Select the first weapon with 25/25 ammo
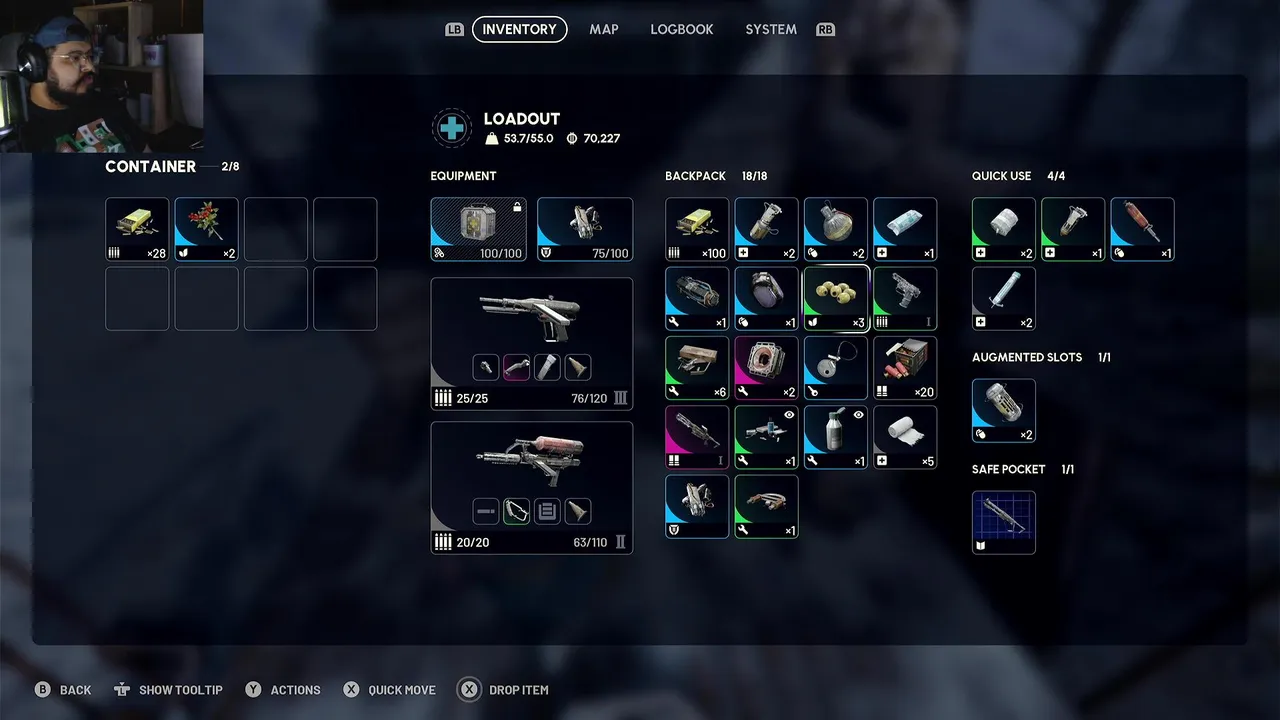The height and width of the screenshot is (720, 1280). [531, 343]
